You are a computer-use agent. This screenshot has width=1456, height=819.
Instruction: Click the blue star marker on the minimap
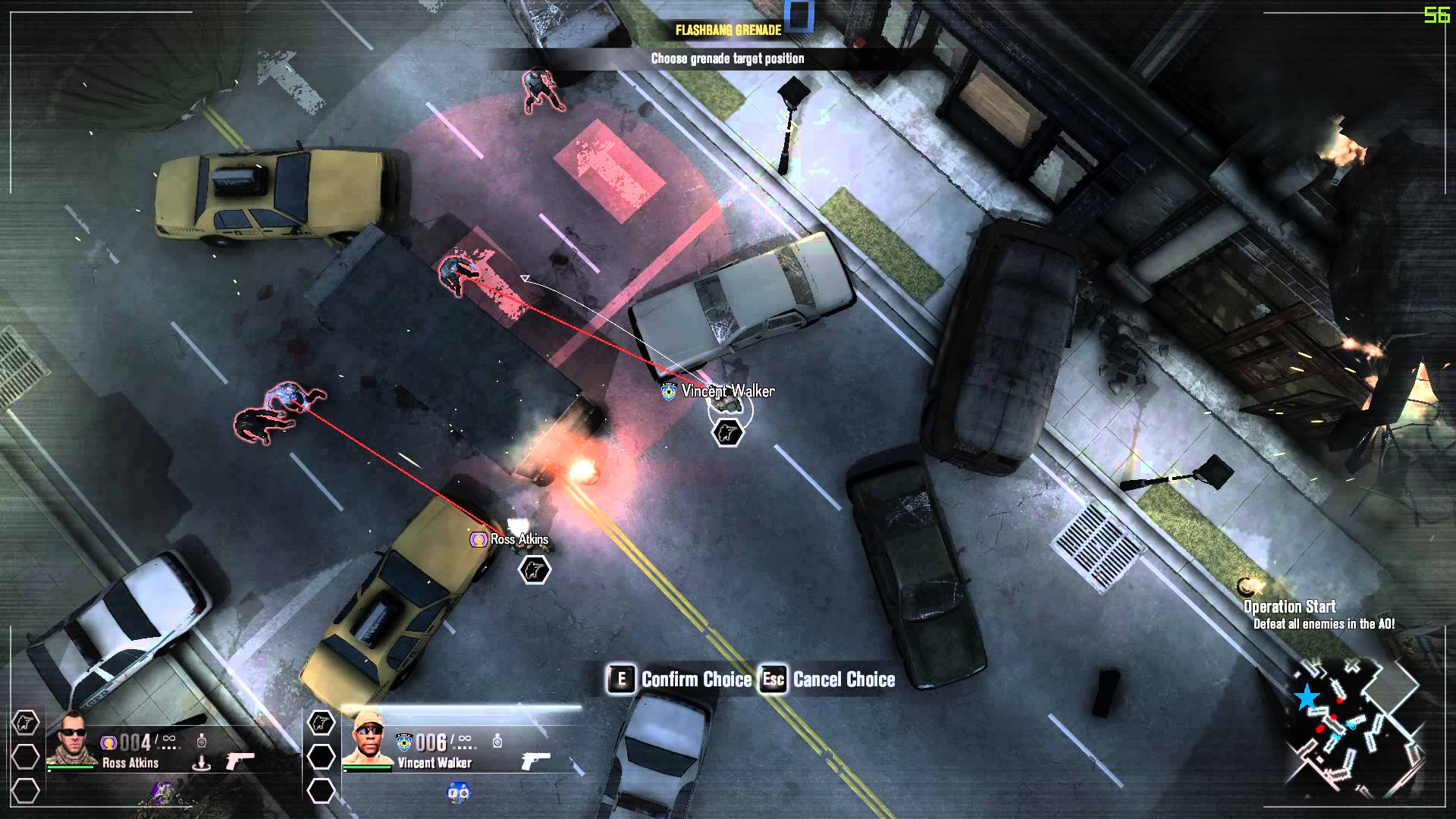tap(1307, 697)
